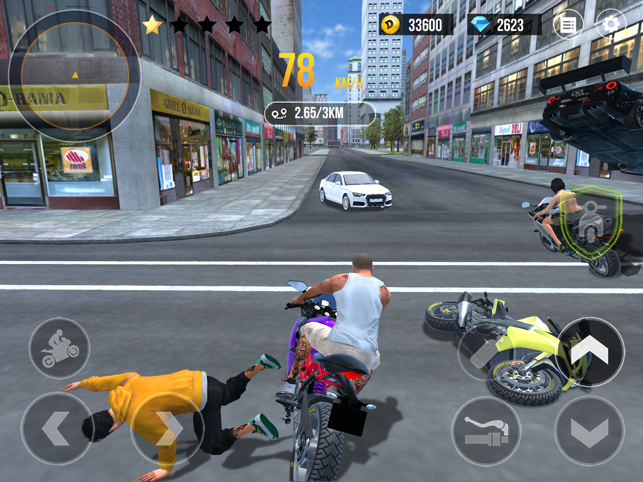Steer left with the left arrow button

(55, 428)
